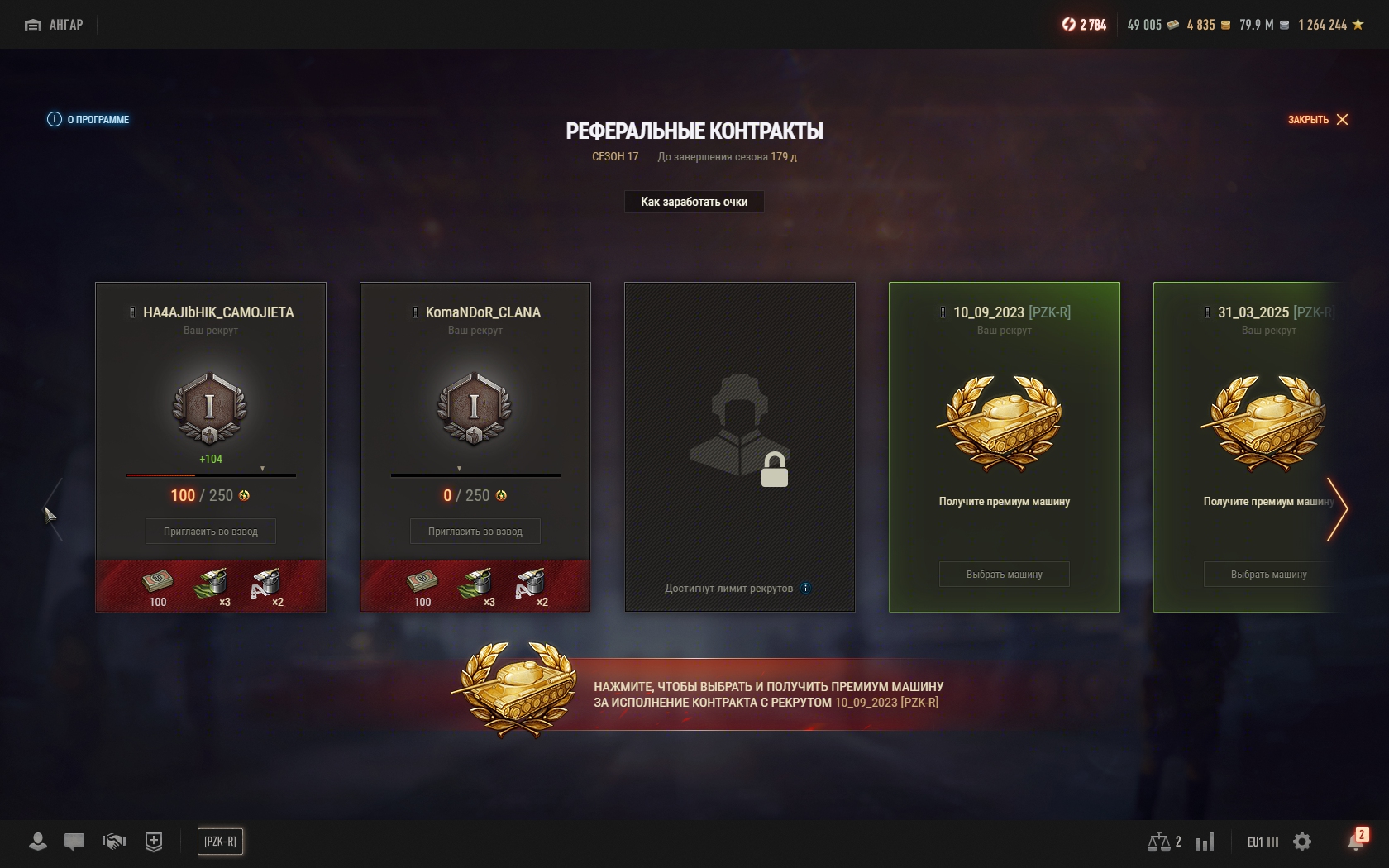Open notifications bell with 2 alerts
Viewport: 1389px width, 868px height.
[x=1356, y=842]
